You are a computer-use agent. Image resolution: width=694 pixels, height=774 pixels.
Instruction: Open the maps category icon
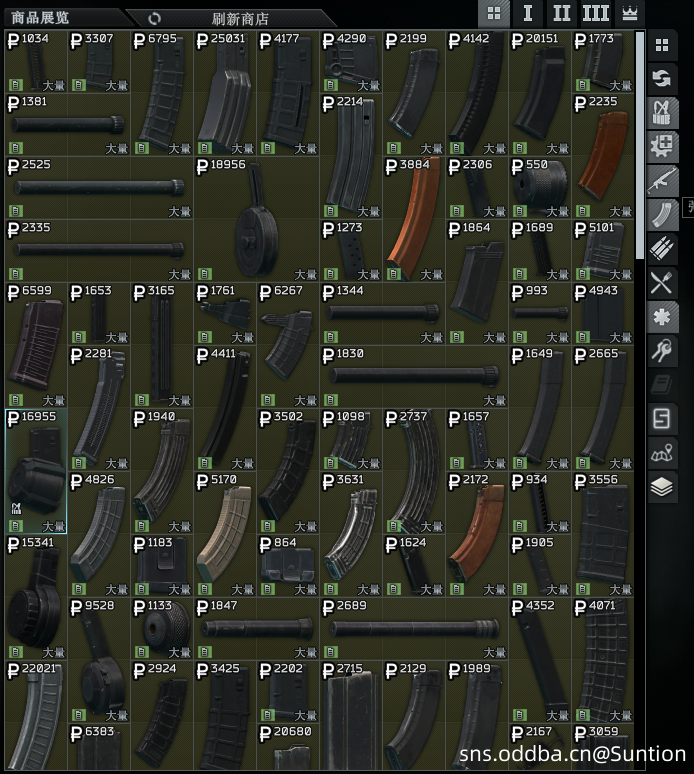click(662, 453)
